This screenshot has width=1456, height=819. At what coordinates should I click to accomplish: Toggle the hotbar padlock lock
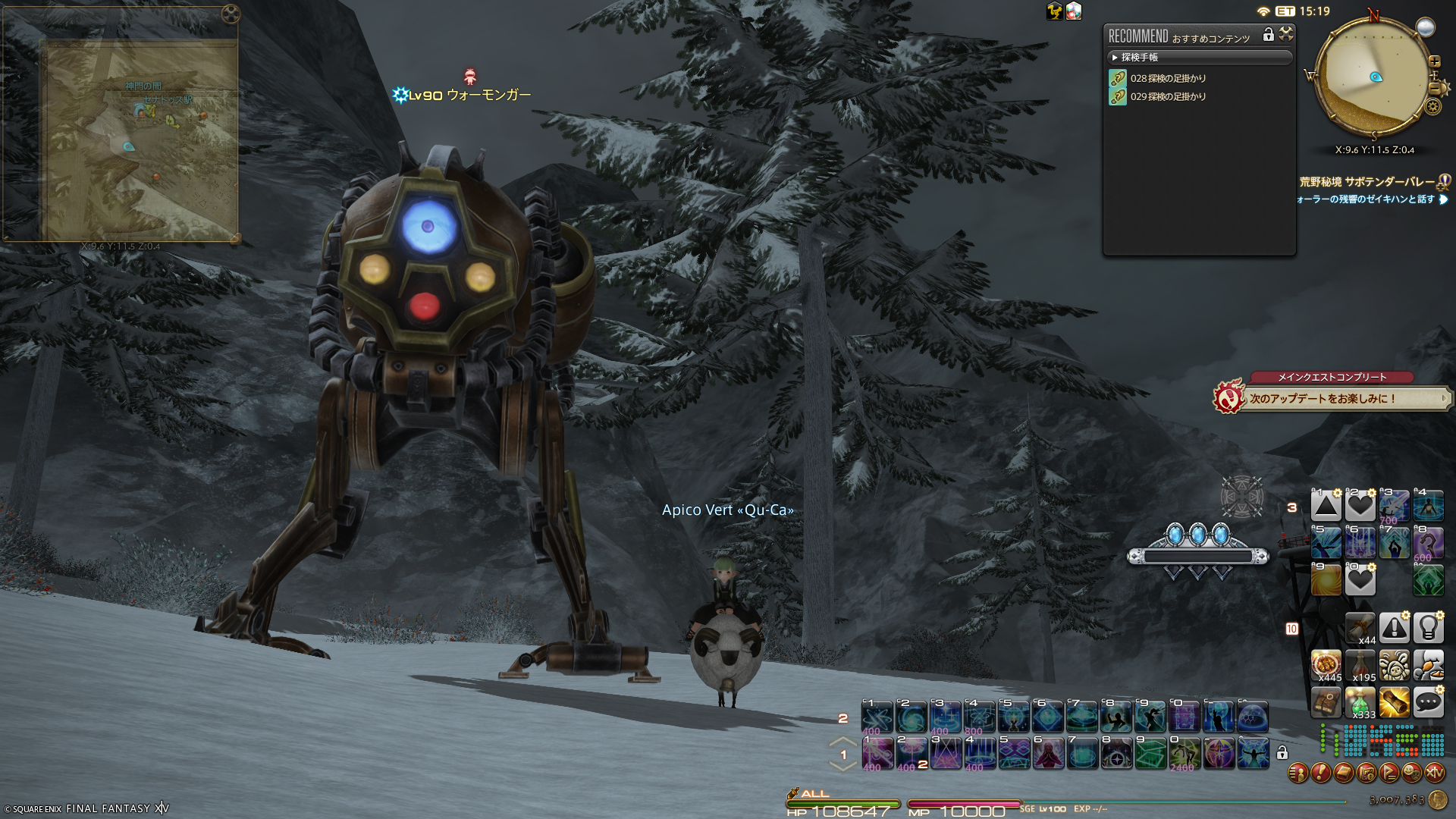click(x=1282, y=753)
